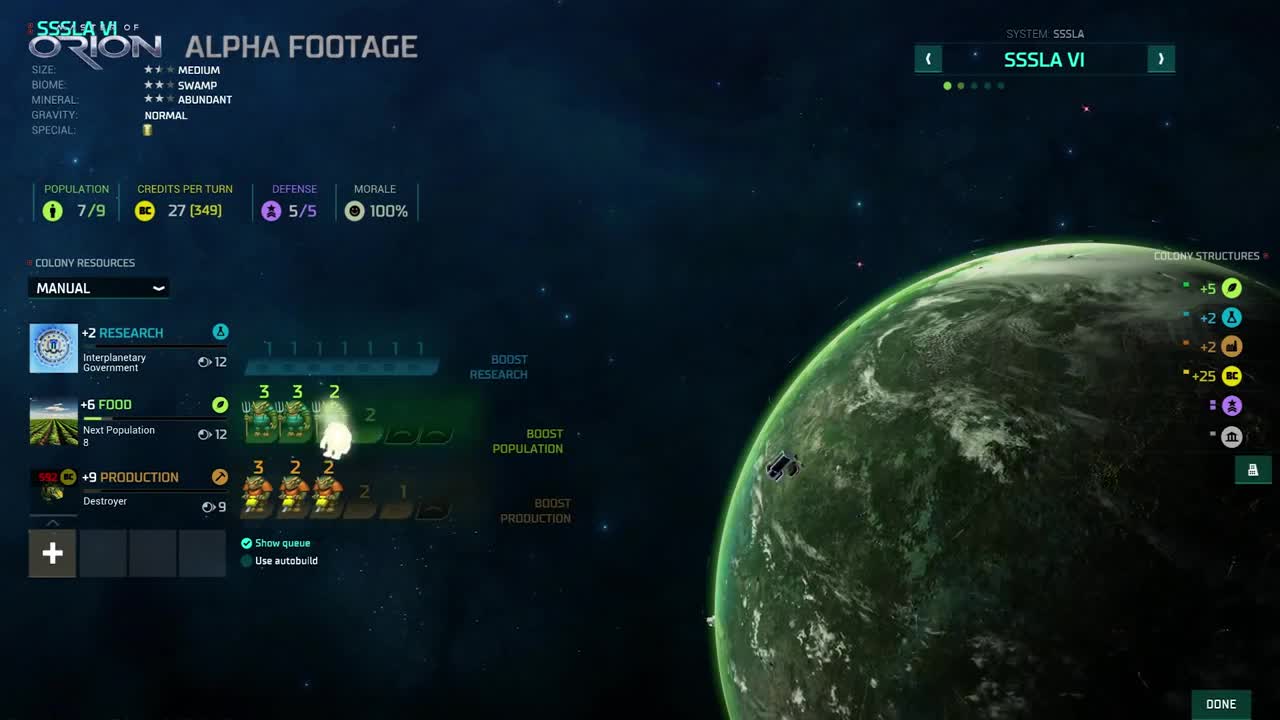This screenshot has width=1280, height=720.
Task: Select a worker icon in the Boost Production row
Action: (258, 490)
